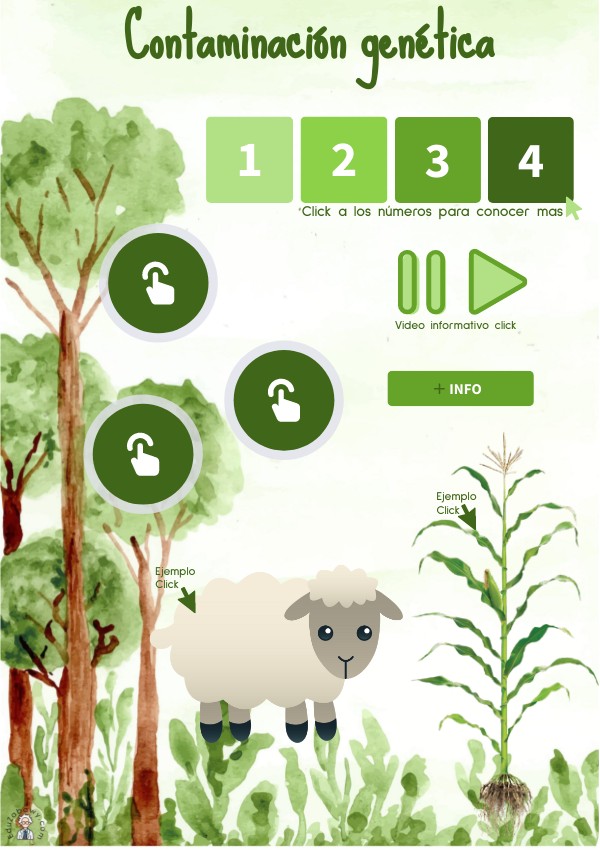Choose the number 2 tile
The image size is (600, 850).
(x=343, y=160)
